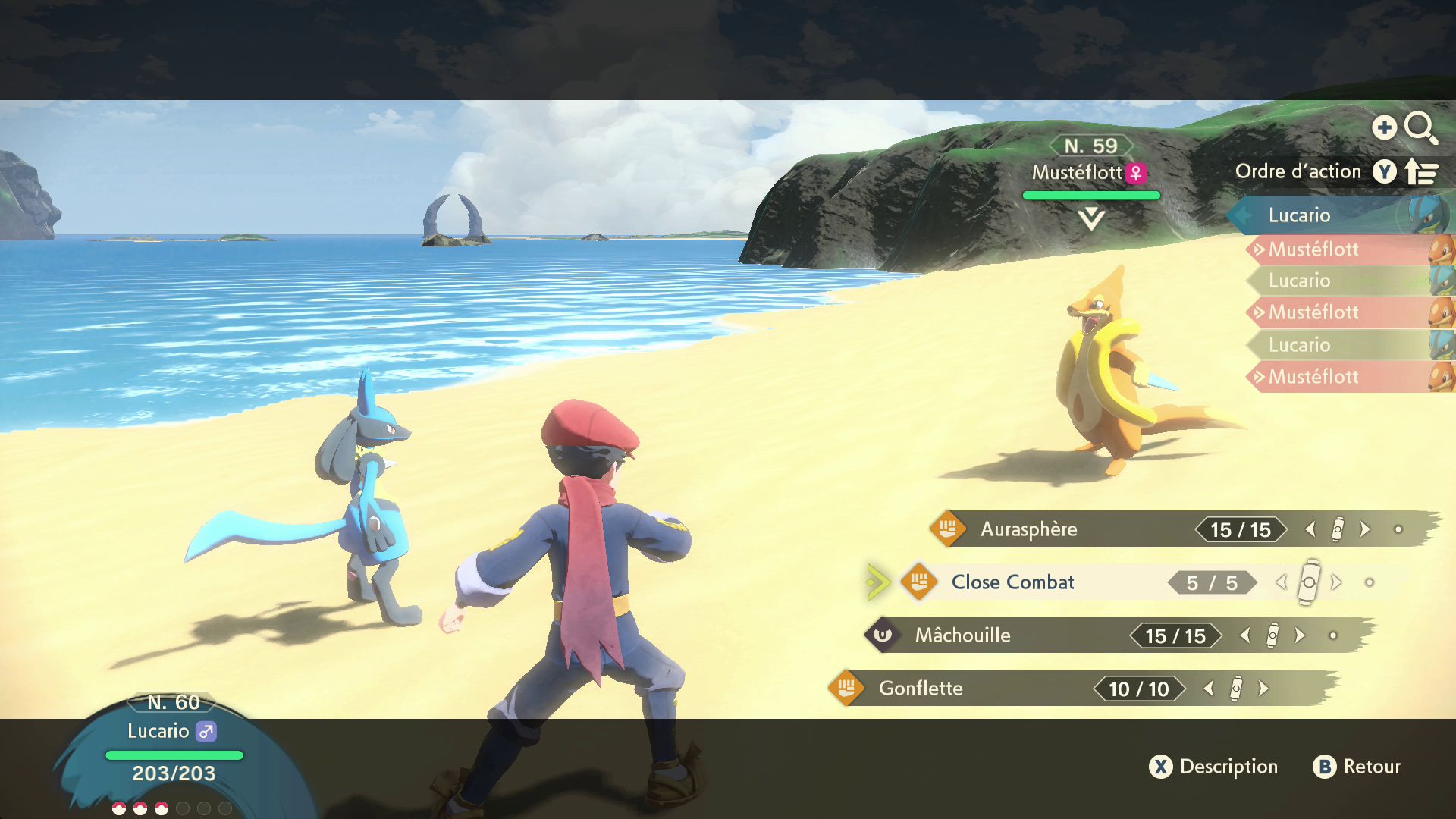The height and width of the screenshot is (819, 1456).
Task: Select the Aurasphère move
Action: pos(1028,529)
